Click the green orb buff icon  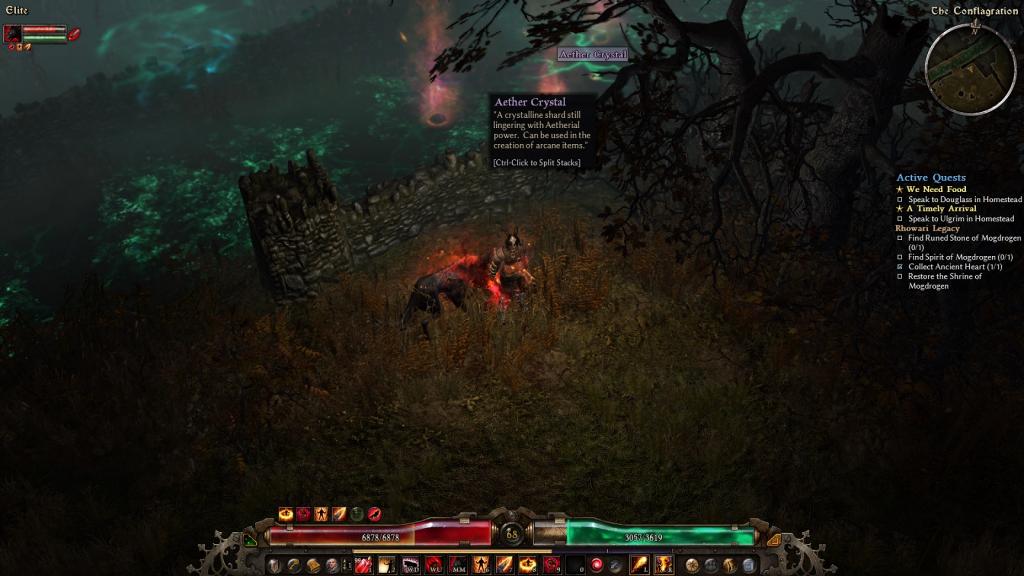point(357,513)
